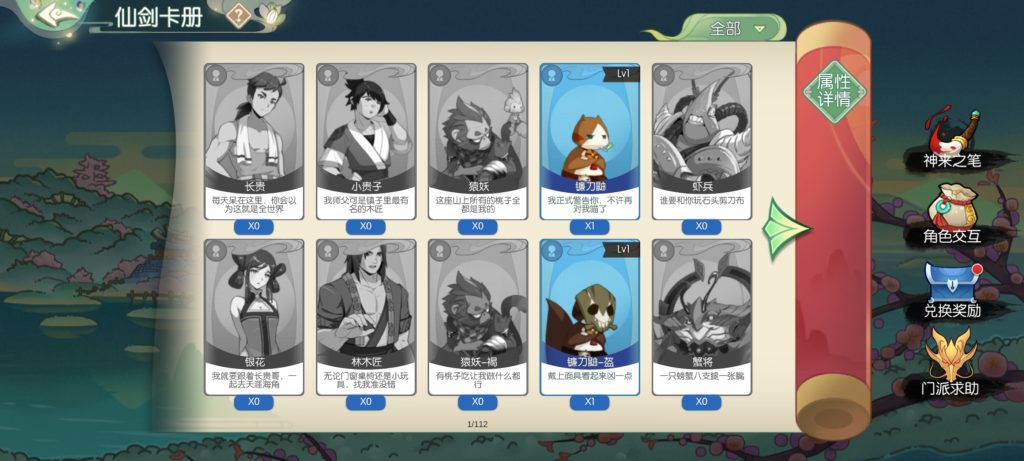
Task: Select the 猿妖-褐 card
Action: pyautogui.click(x=478, y=315)
